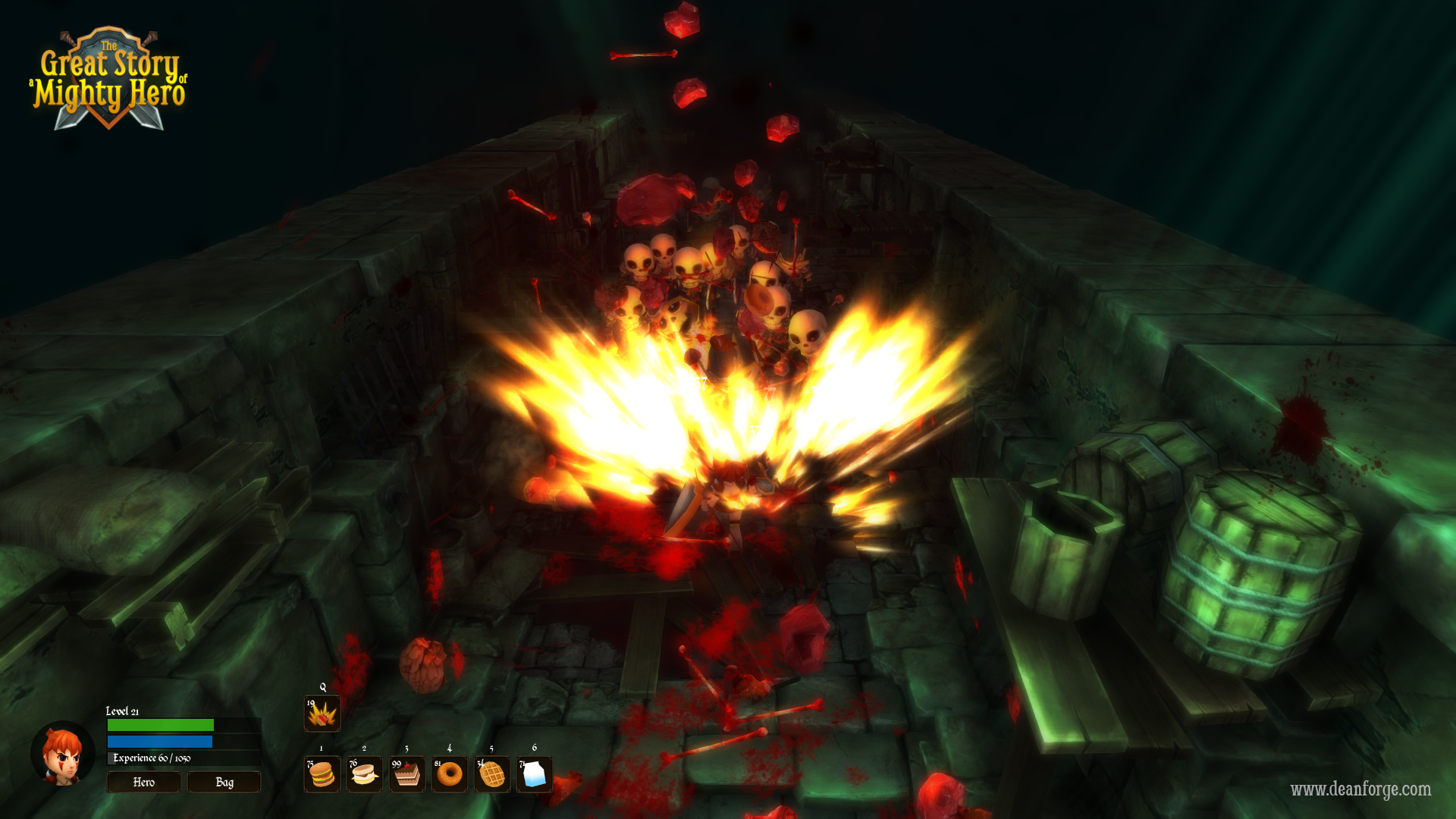Choose the waffle hotbar slot

[x=492, y=774]
